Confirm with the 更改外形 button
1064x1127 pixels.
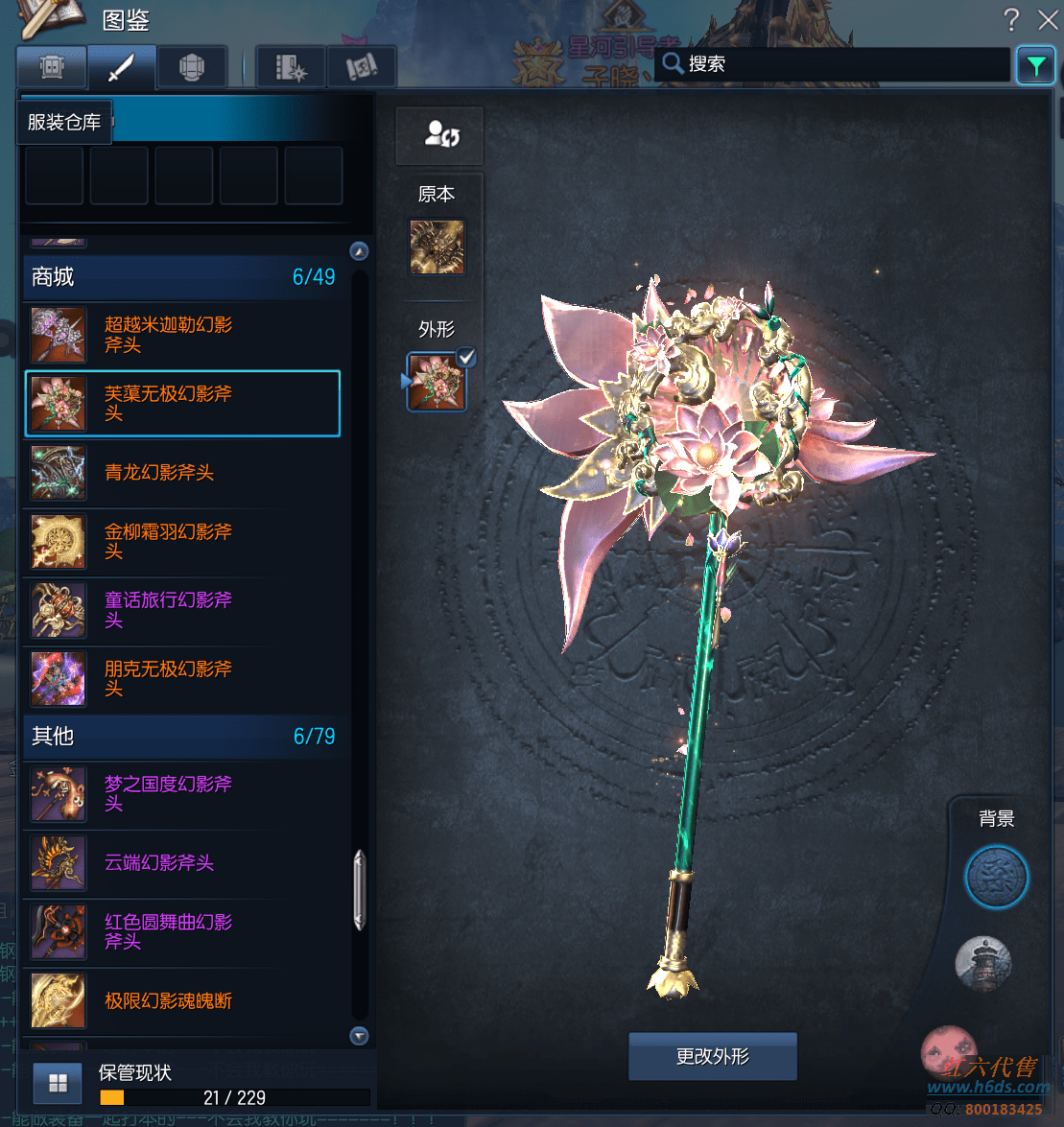click(x=713, y=1057)
